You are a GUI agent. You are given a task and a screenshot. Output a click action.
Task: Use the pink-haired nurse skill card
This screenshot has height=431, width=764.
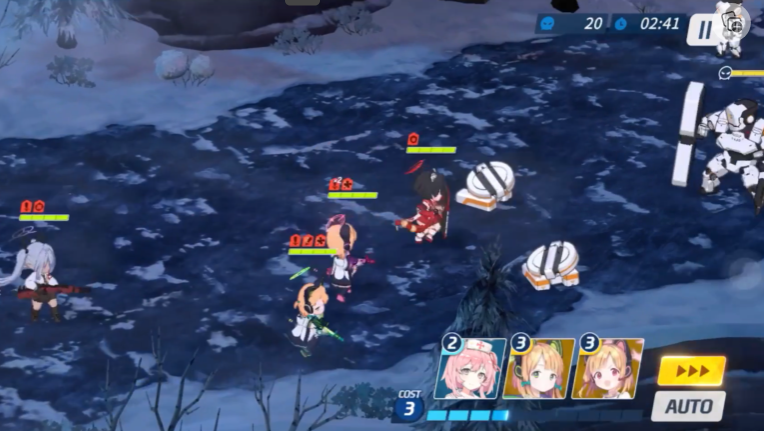click(471, 369)
